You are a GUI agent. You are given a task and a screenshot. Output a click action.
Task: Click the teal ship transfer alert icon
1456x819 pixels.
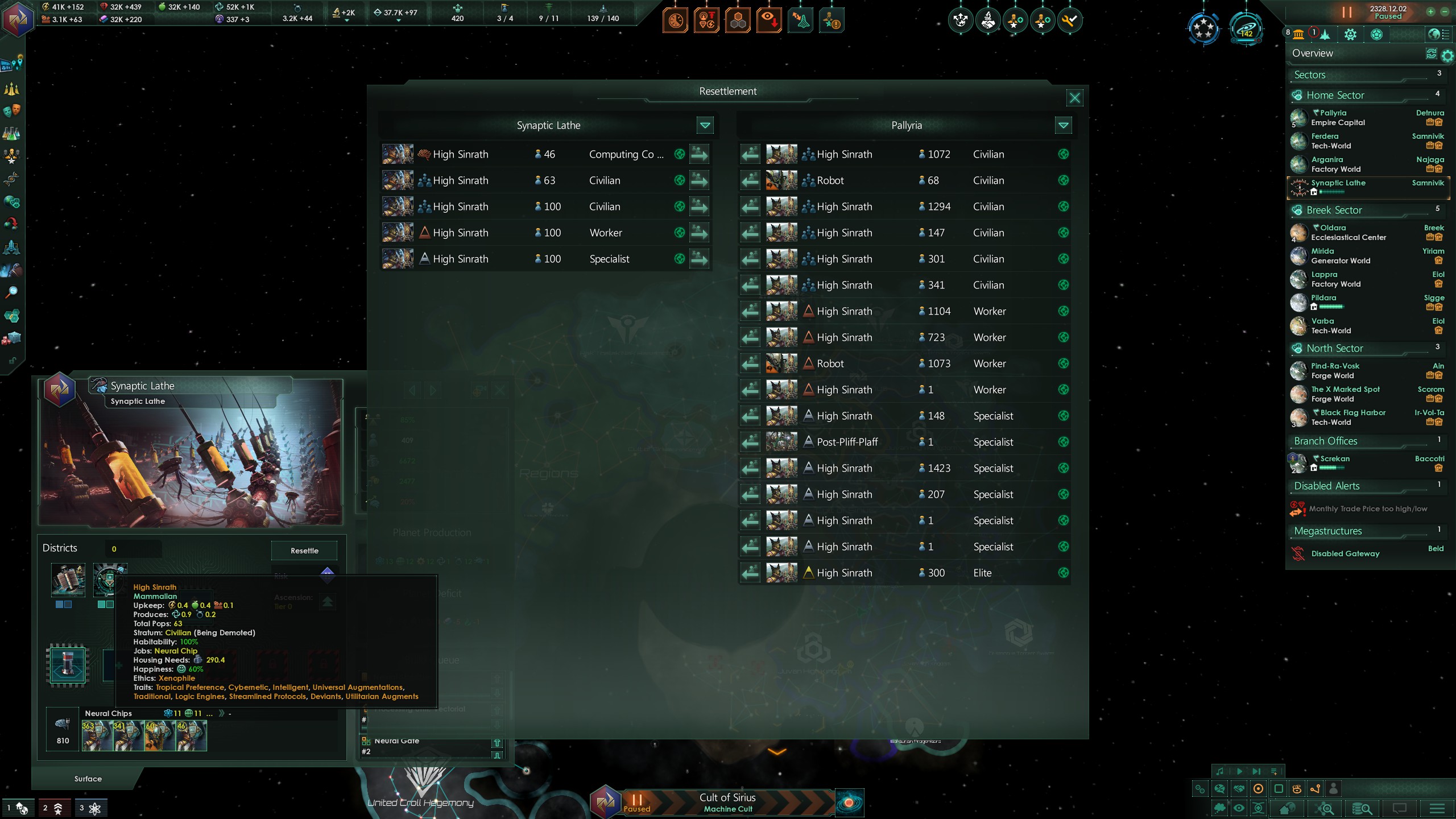coord(801,19)
